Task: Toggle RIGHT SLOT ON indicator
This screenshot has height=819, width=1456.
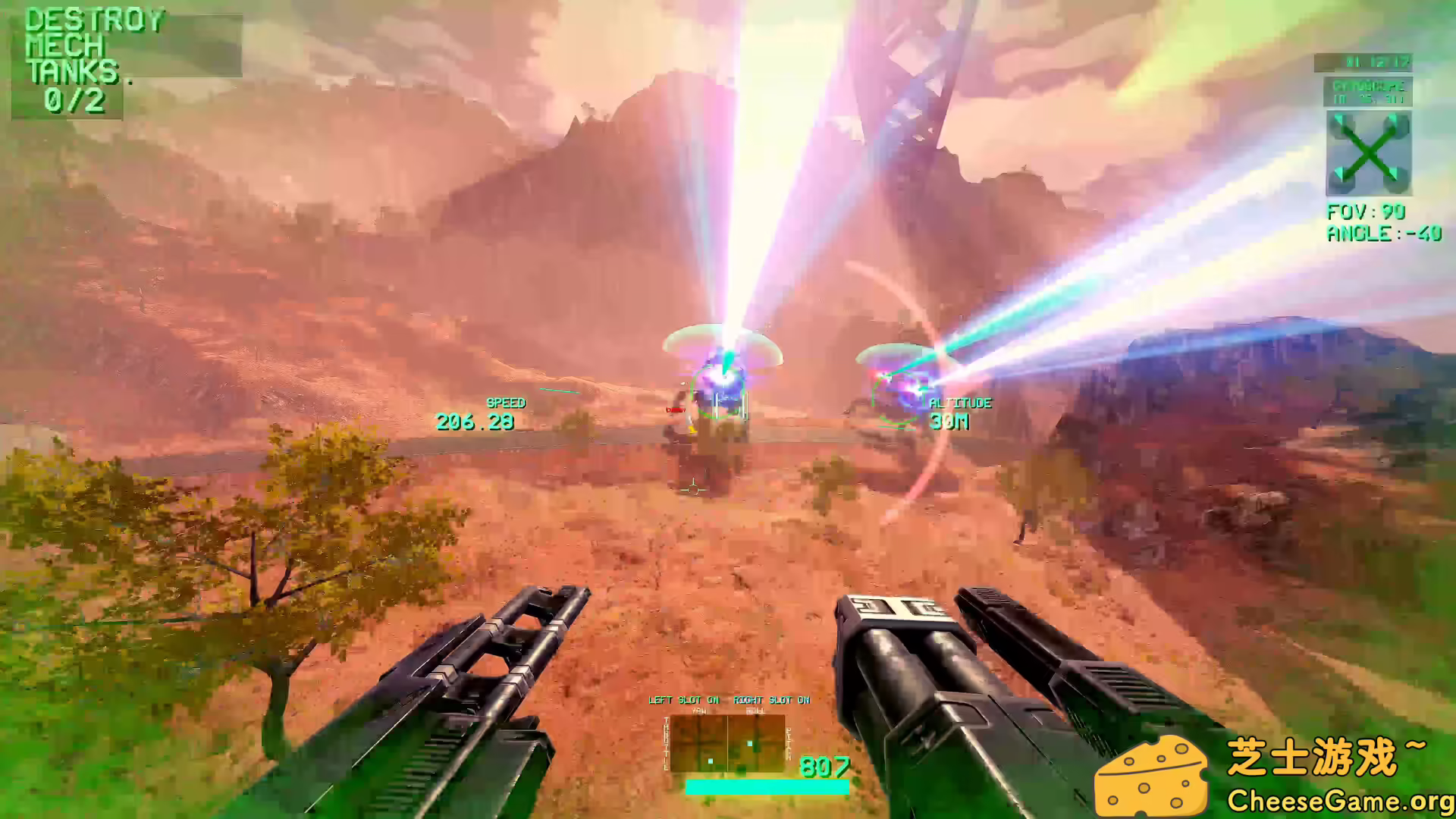Action: pos(771,699)
